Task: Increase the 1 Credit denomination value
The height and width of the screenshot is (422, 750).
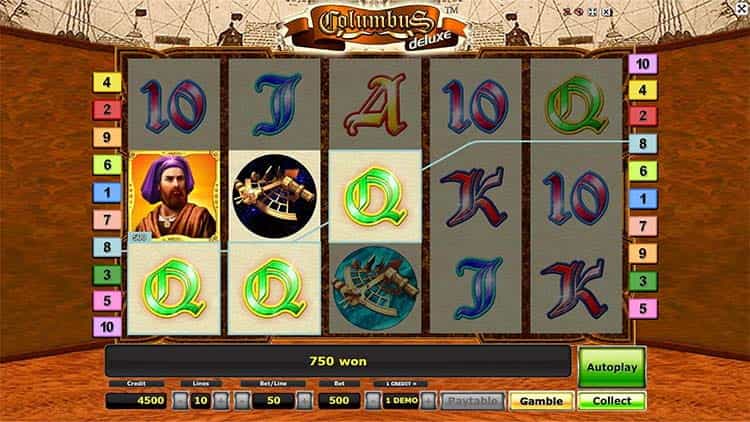Action: [x=428, y=401]
